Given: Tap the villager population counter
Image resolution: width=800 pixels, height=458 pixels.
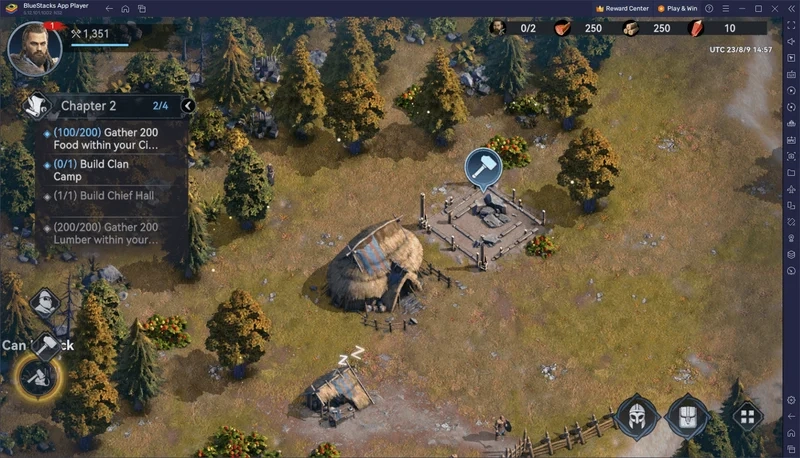Looking at the screenshot, I should (514, 28).
